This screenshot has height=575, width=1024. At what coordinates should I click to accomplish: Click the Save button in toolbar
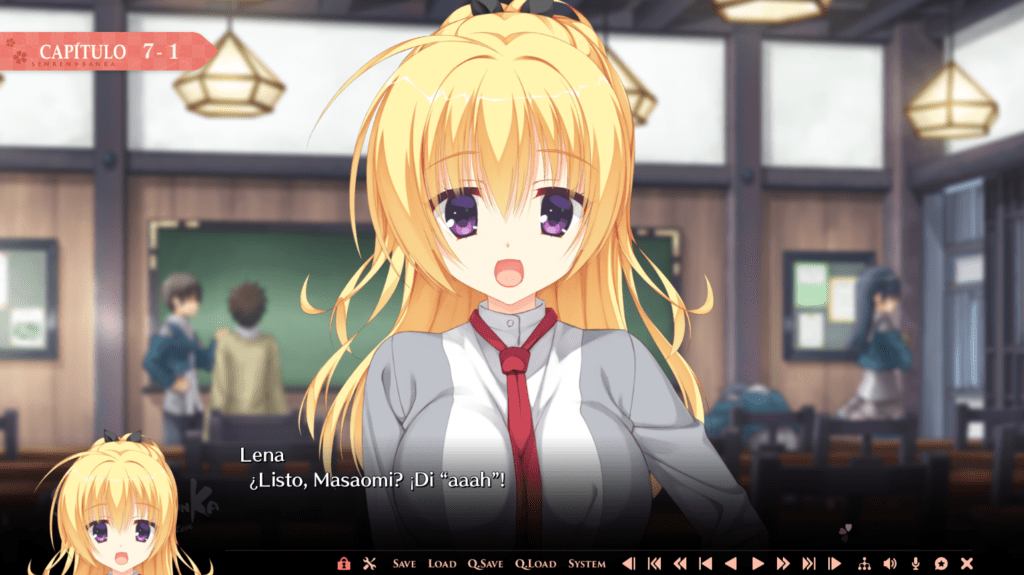tap(404, 564)
